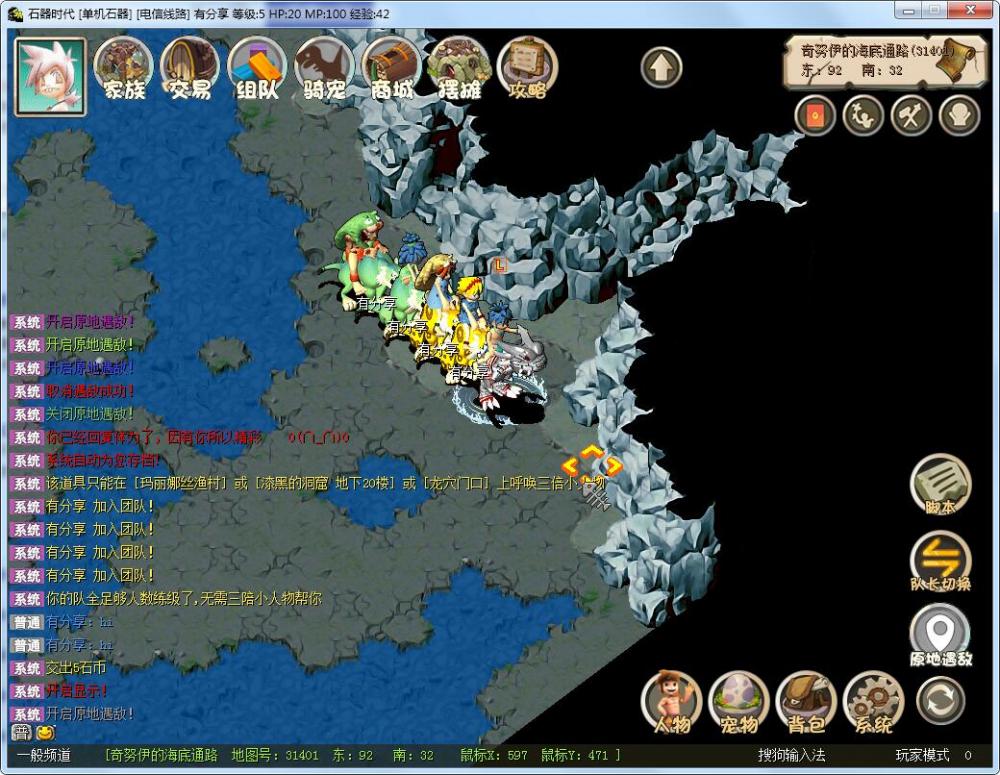Click the round up-arrow button
Image resolution: width=1000 pixels, height=775 pixels.
coord(661,68)
